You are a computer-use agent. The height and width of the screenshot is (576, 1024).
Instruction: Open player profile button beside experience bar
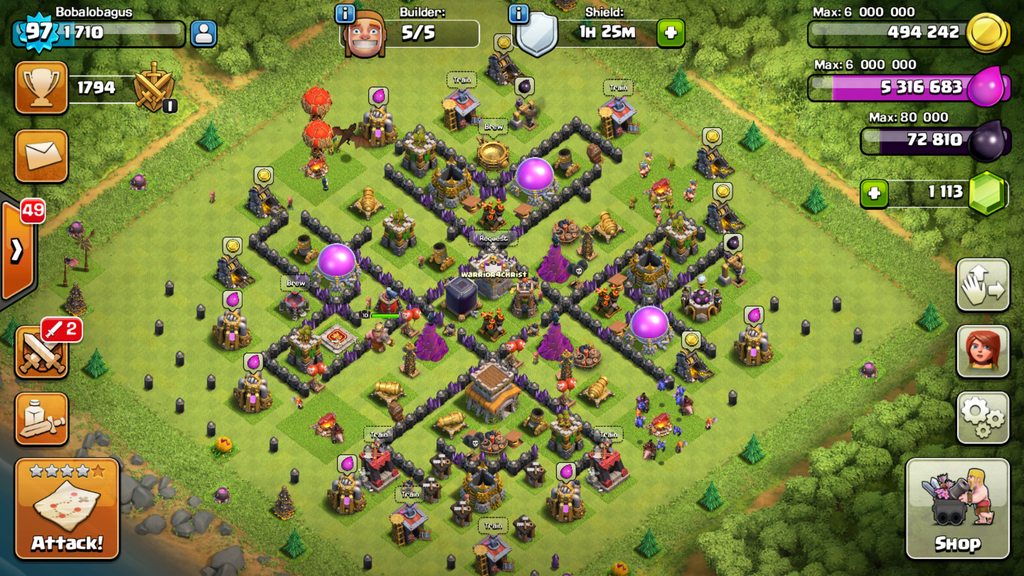(x=203, y=33)
